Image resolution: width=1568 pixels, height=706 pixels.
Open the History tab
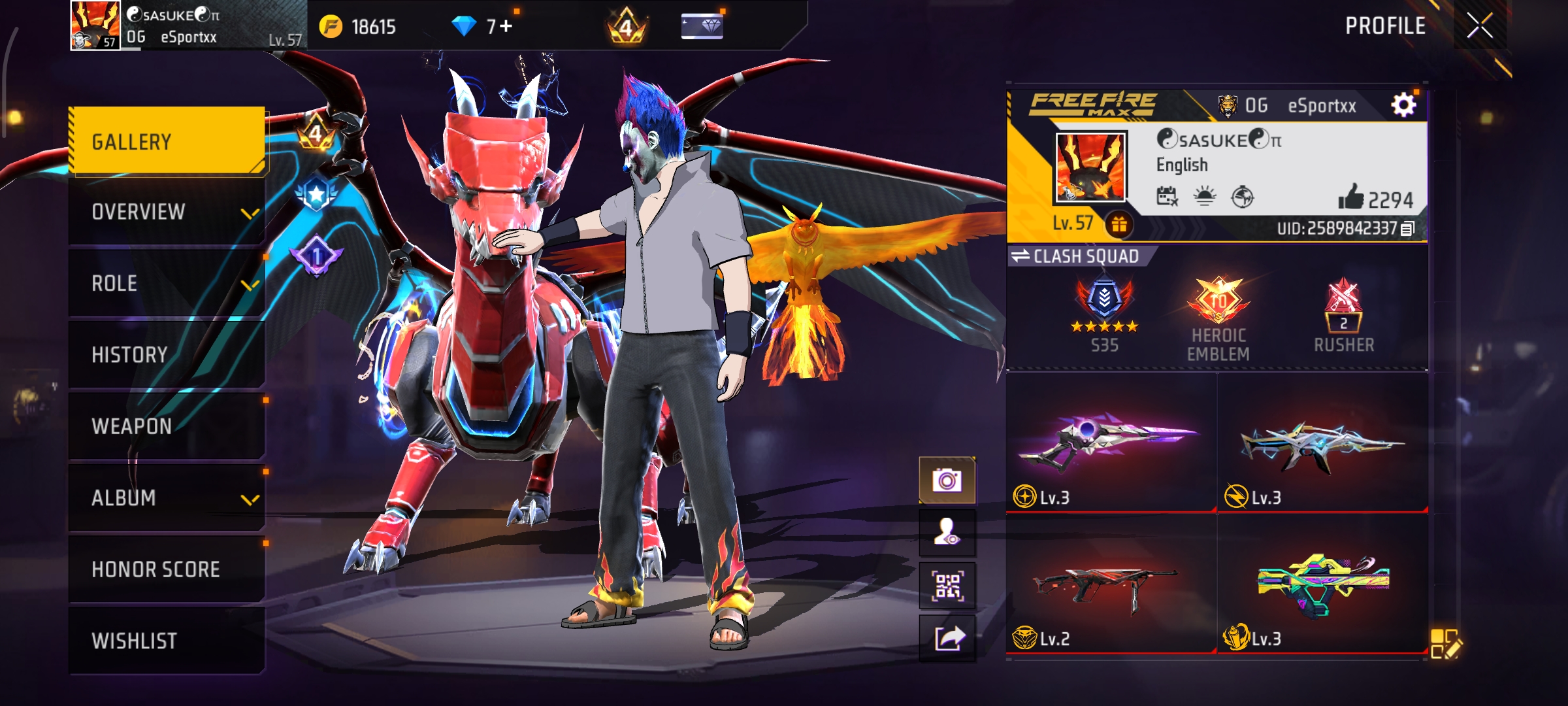click(x=167, y=355)
